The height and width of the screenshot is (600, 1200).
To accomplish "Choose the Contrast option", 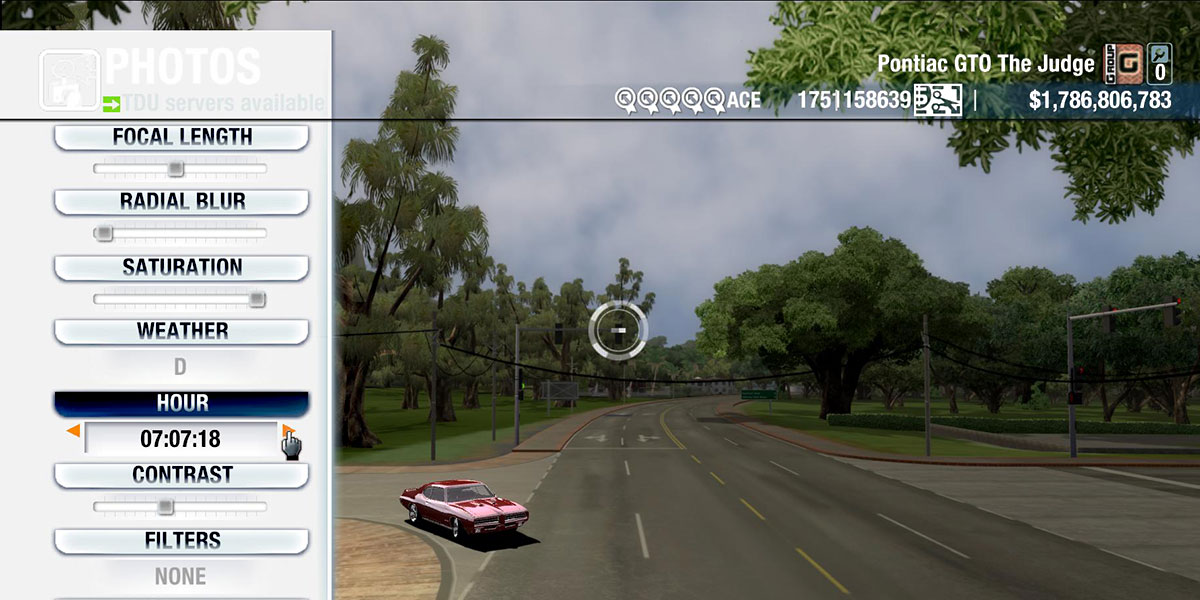I will tap(181, 475).
